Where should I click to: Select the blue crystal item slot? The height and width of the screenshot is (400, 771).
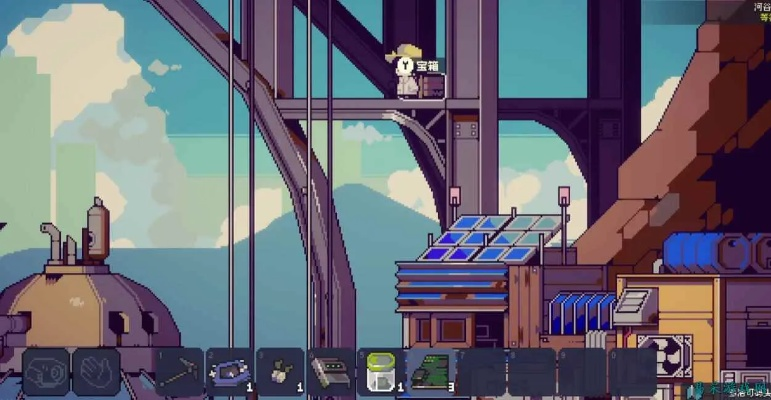tap(230, 371)
